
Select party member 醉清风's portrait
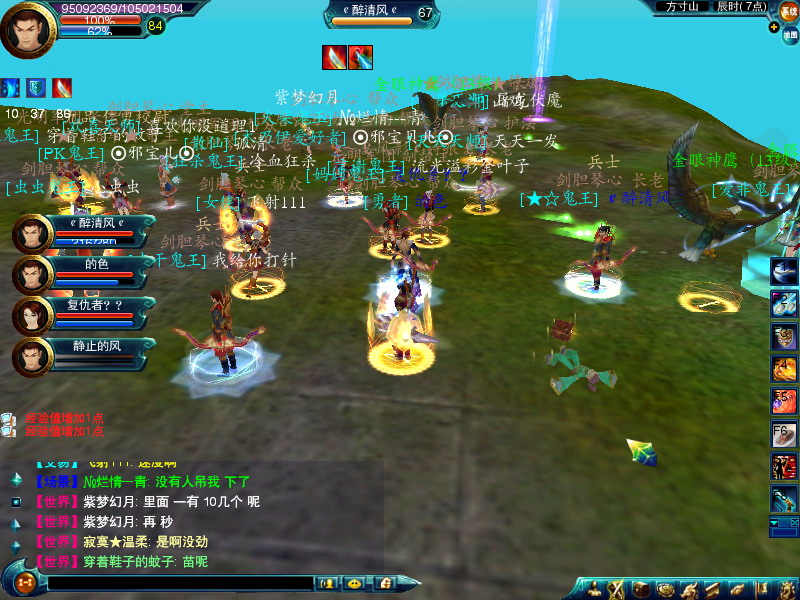coord(32,235)
